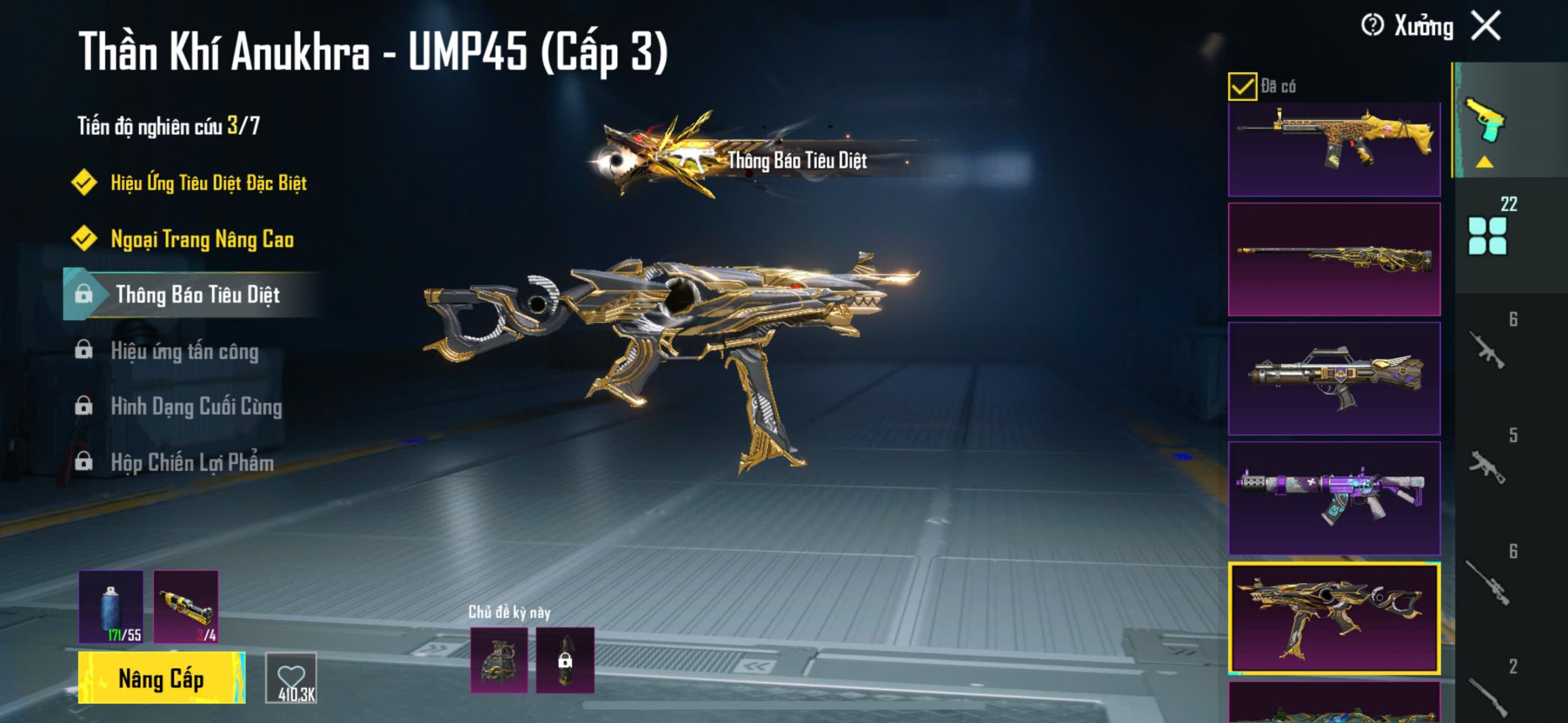Select Hiệu Ứng Tiêu Diệt Đặc Biệt entry
Viewport: 1568px width, 723px height.
pos(208,182)
